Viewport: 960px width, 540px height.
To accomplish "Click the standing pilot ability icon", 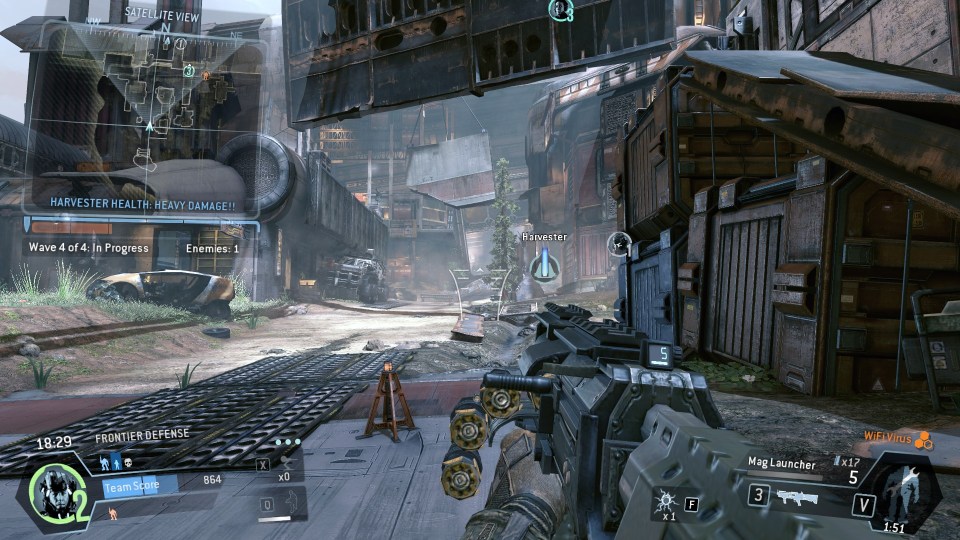I will tap(116, 463).
